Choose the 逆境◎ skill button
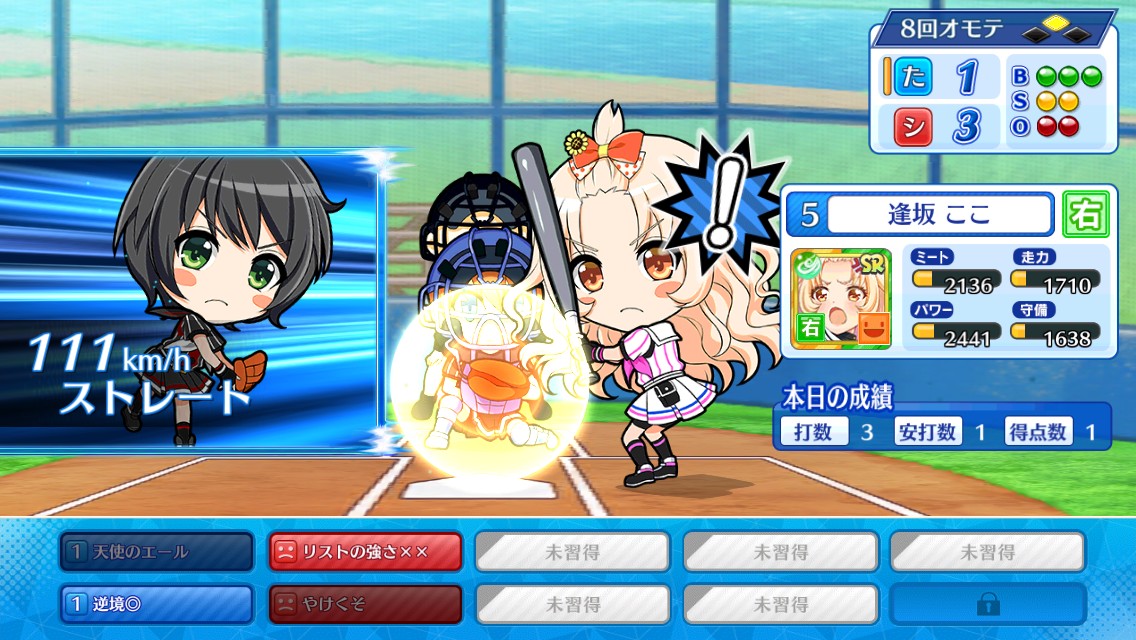Viewport: 1136px width, 640px height. 156,604
